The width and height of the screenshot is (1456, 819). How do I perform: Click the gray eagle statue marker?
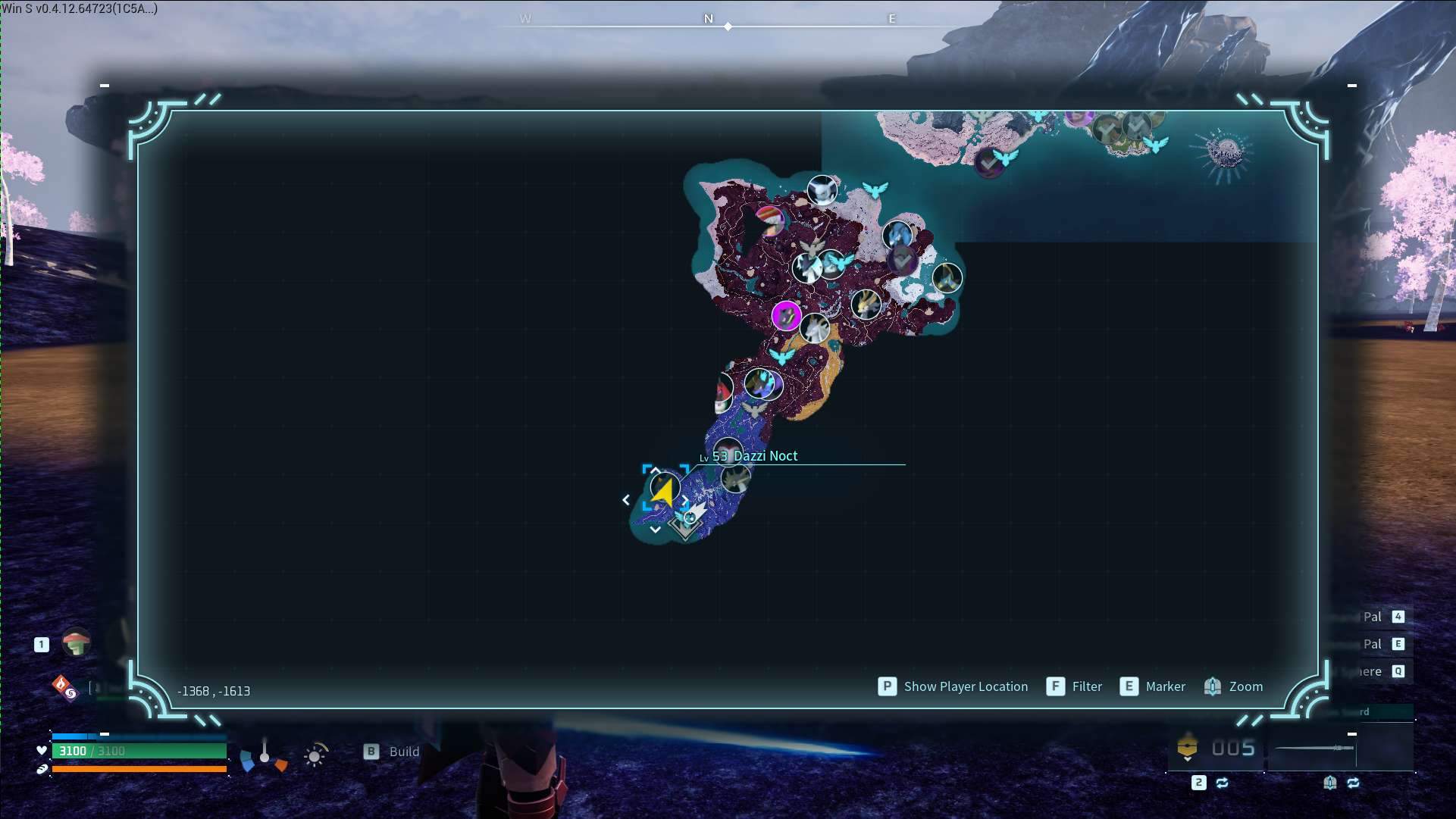(x=755, y=411)
